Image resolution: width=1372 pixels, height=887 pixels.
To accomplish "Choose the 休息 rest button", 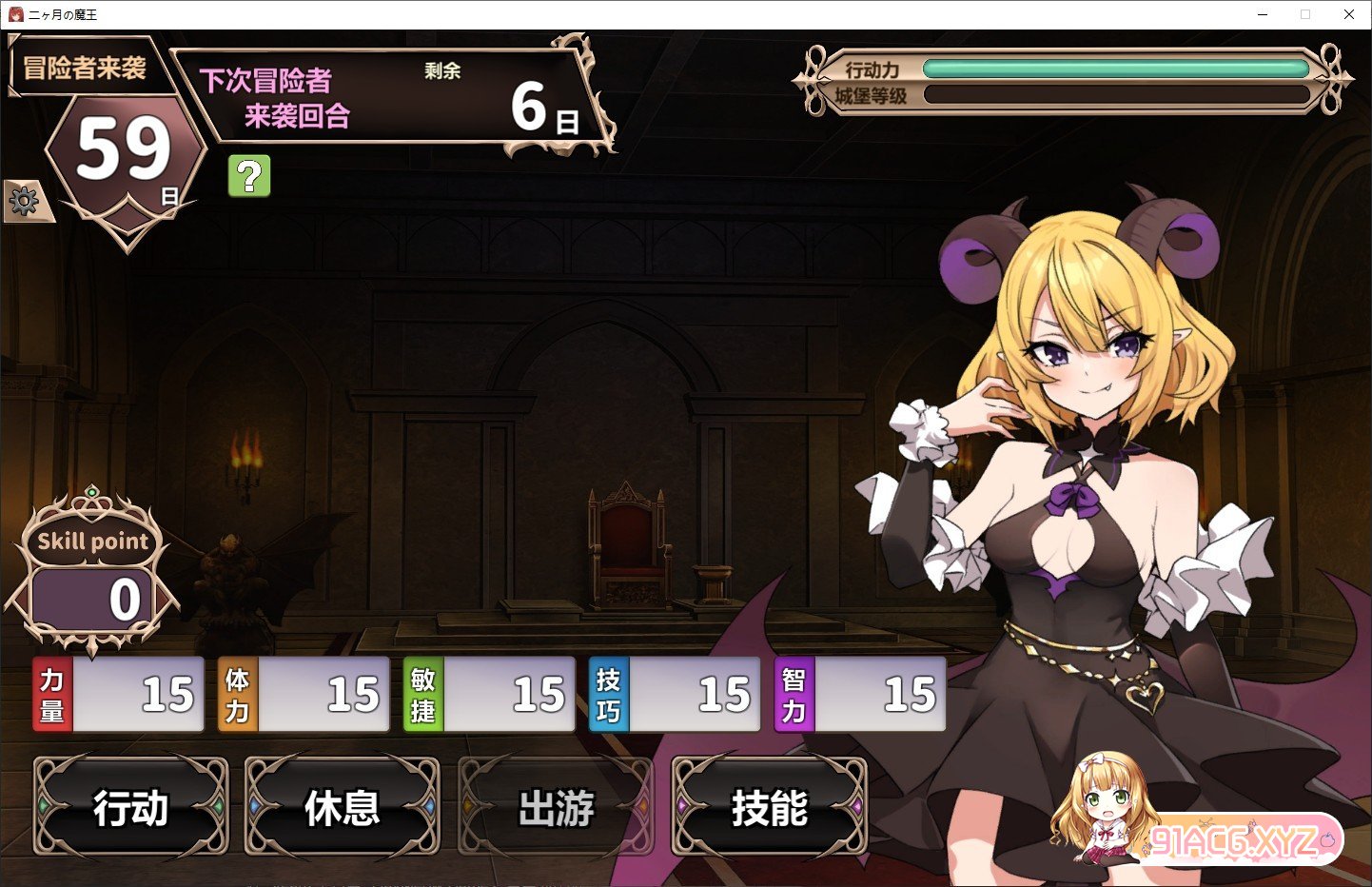I will (343, 807).
